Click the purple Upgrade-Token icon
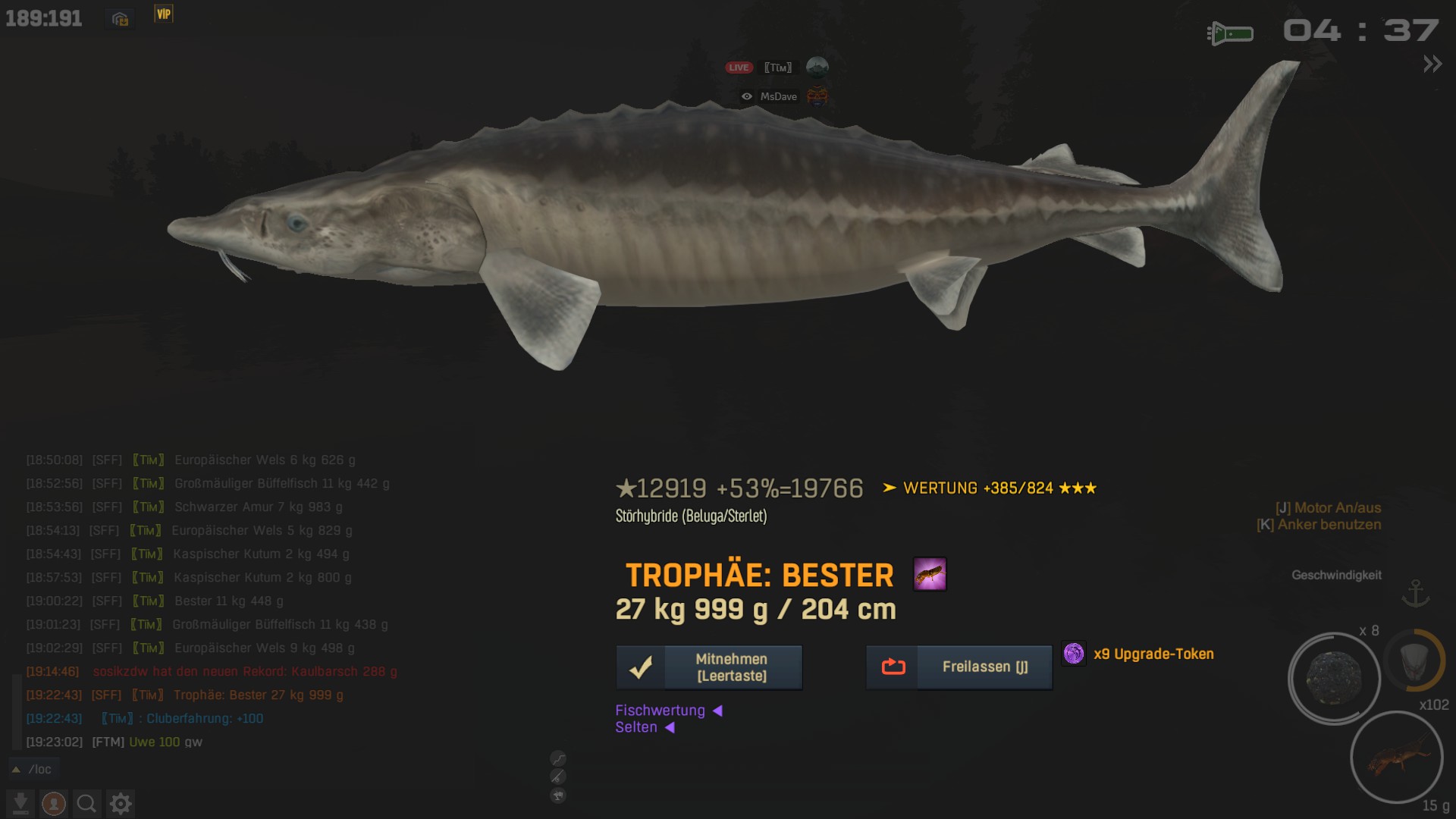 click(1074, 654)
